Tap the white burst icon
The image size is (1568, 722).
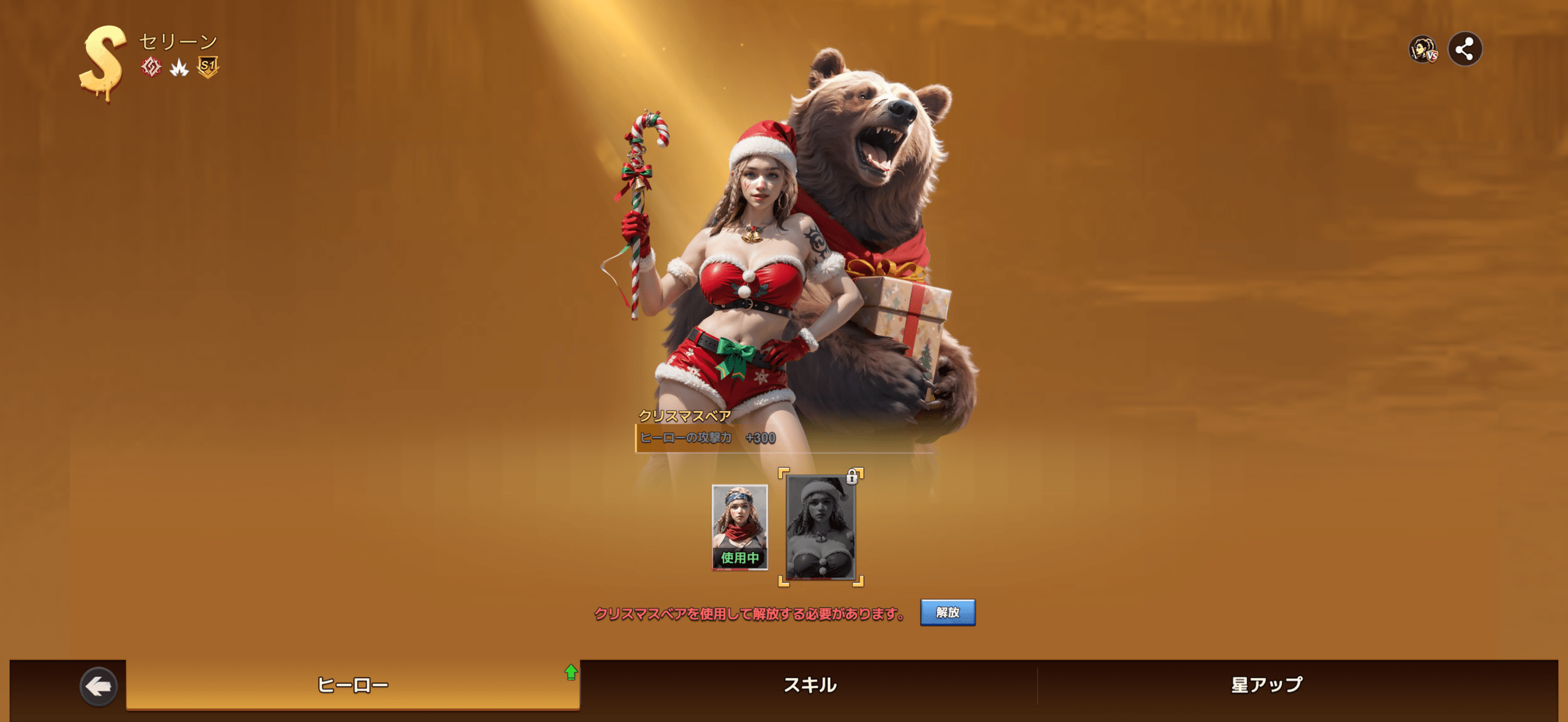179,67
